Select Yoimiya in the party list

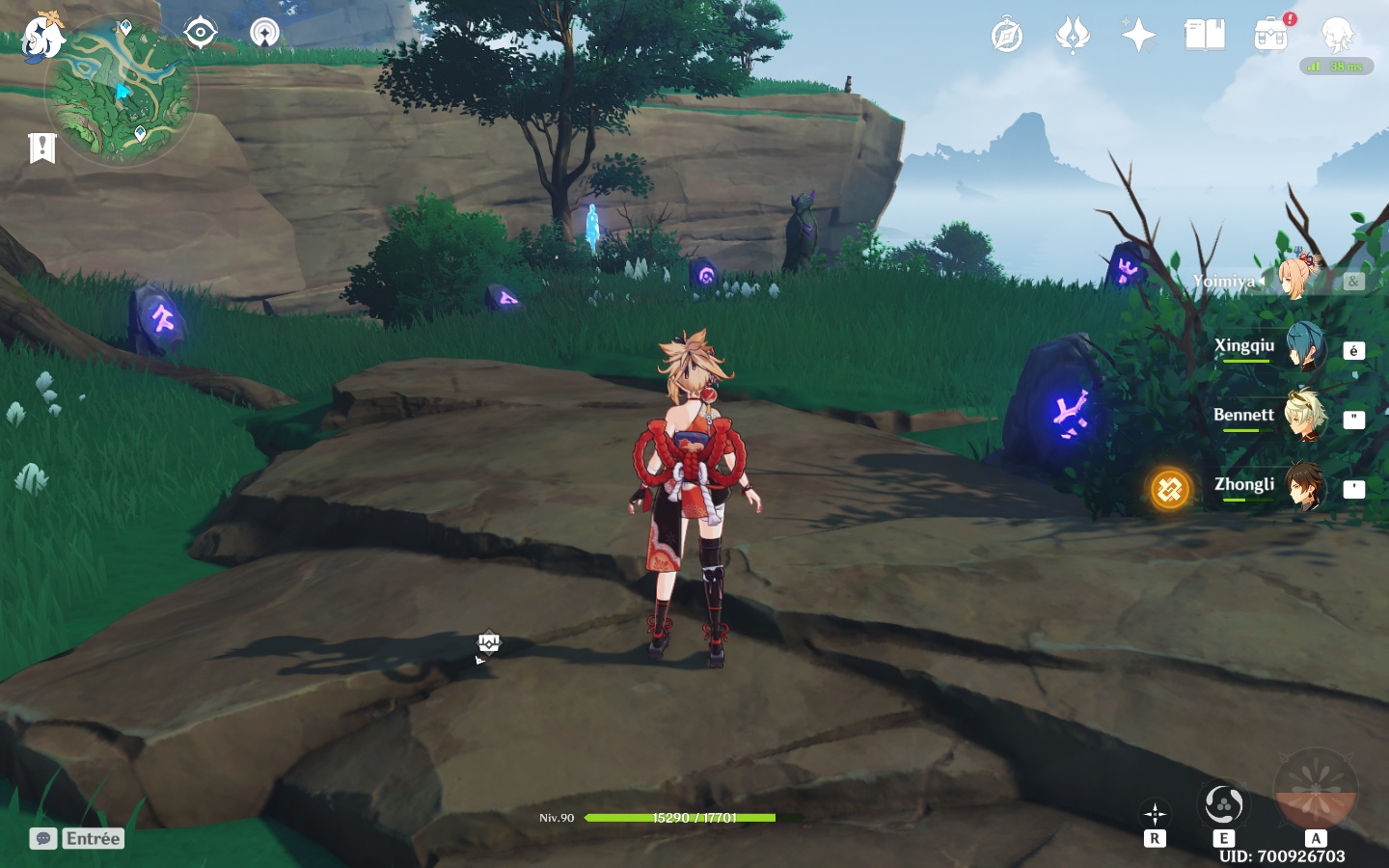1297,278
